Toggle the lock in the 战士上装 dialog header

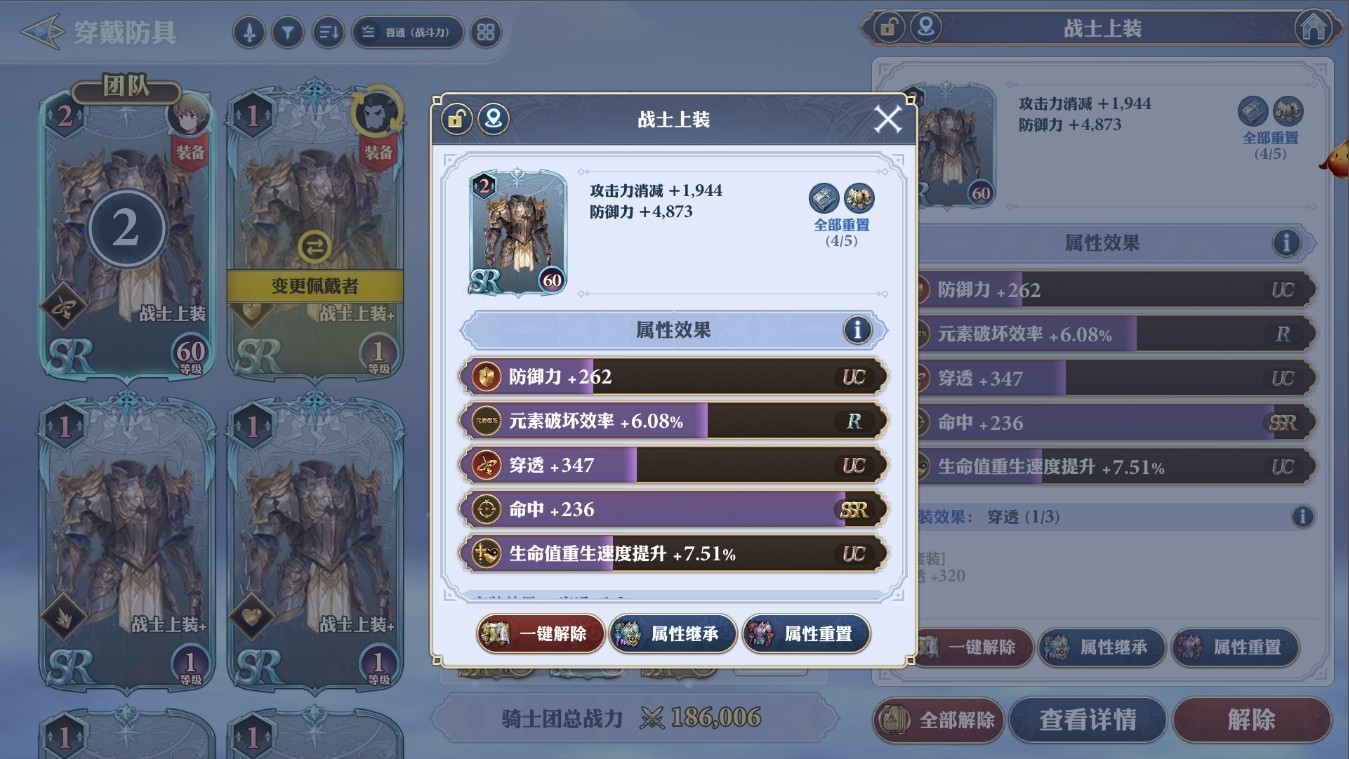(456, 119)
